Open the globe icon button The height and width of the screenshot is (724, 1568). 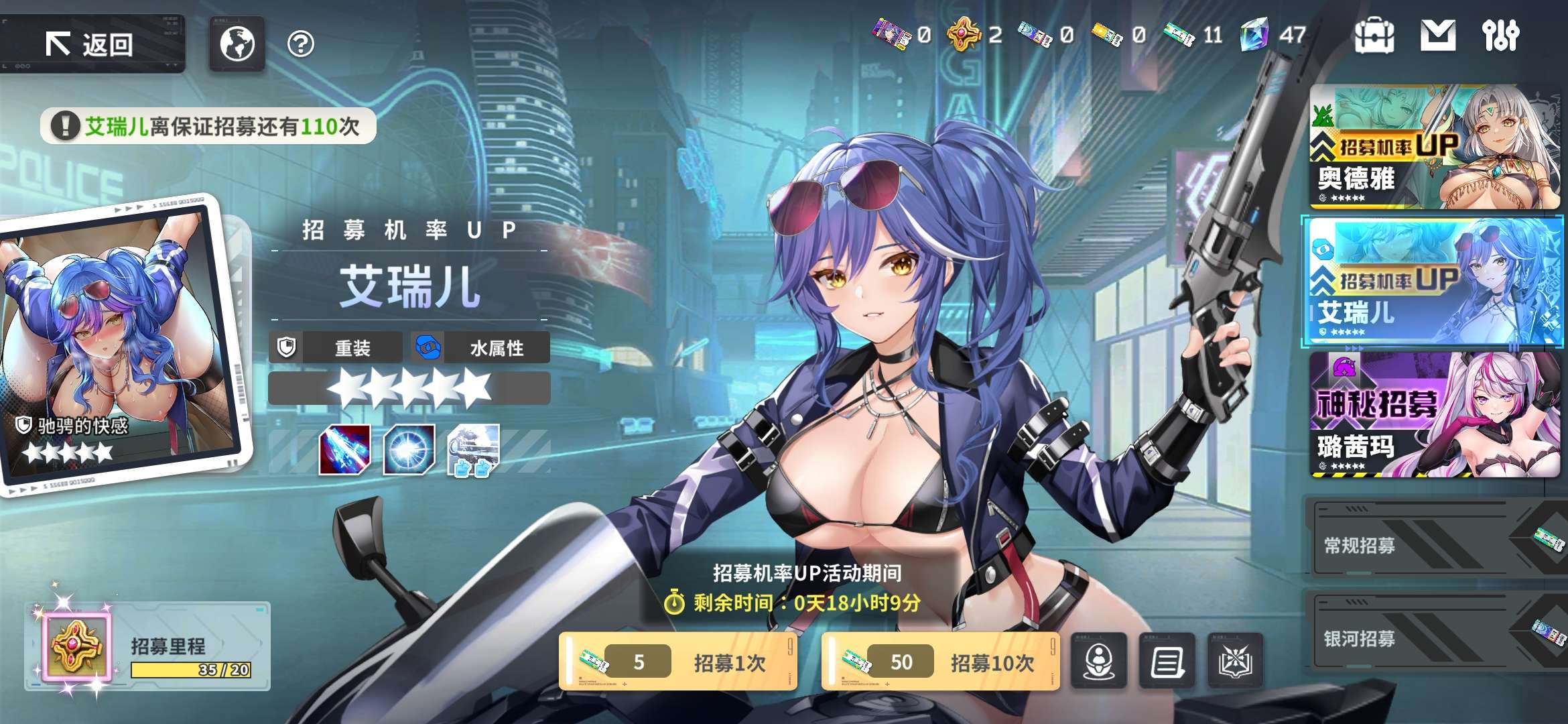pyautogui.click(x=237, y=44)
